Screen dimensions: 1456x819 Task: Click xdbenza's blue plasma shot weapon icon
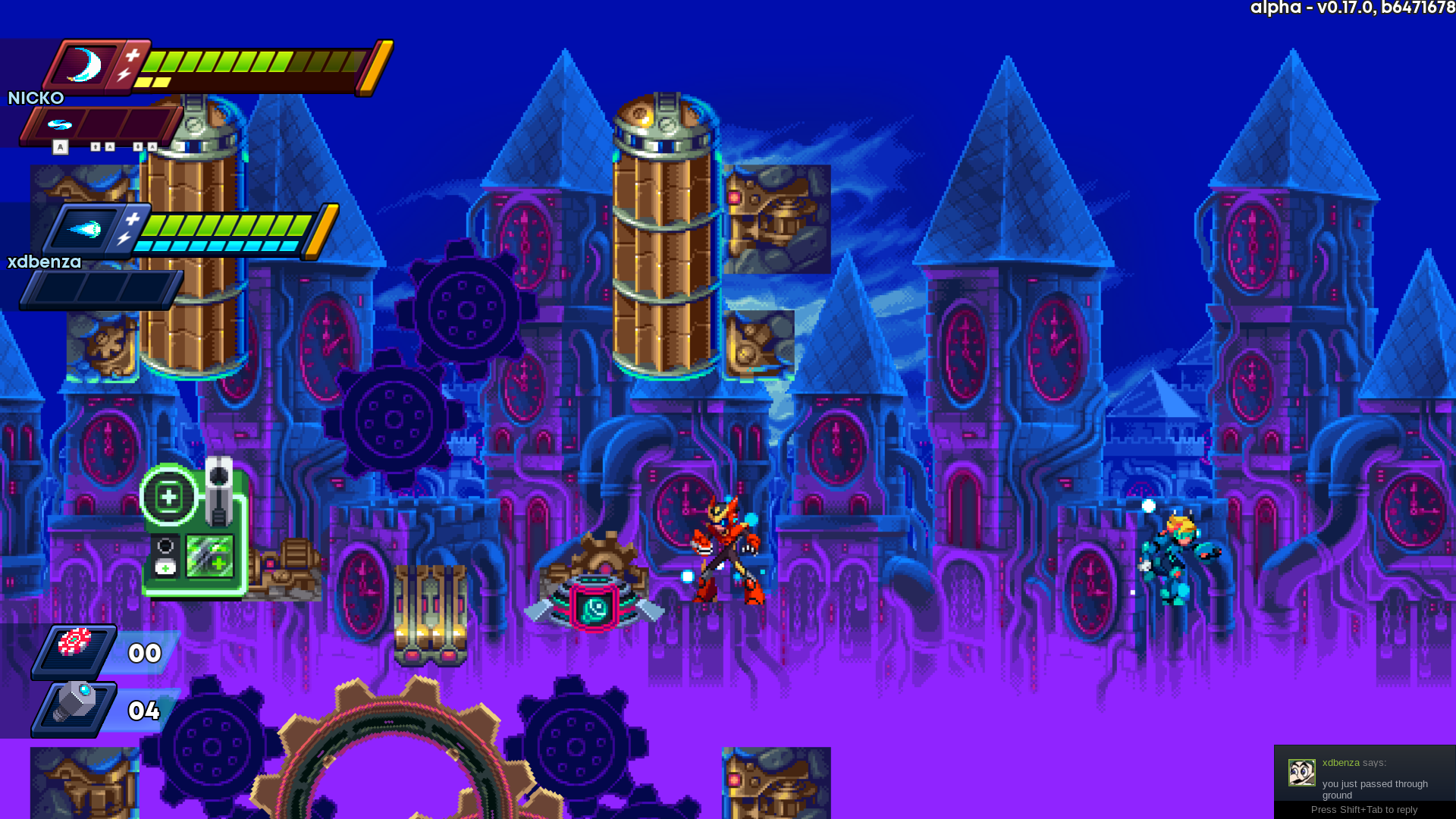click(x=84, y=228)
